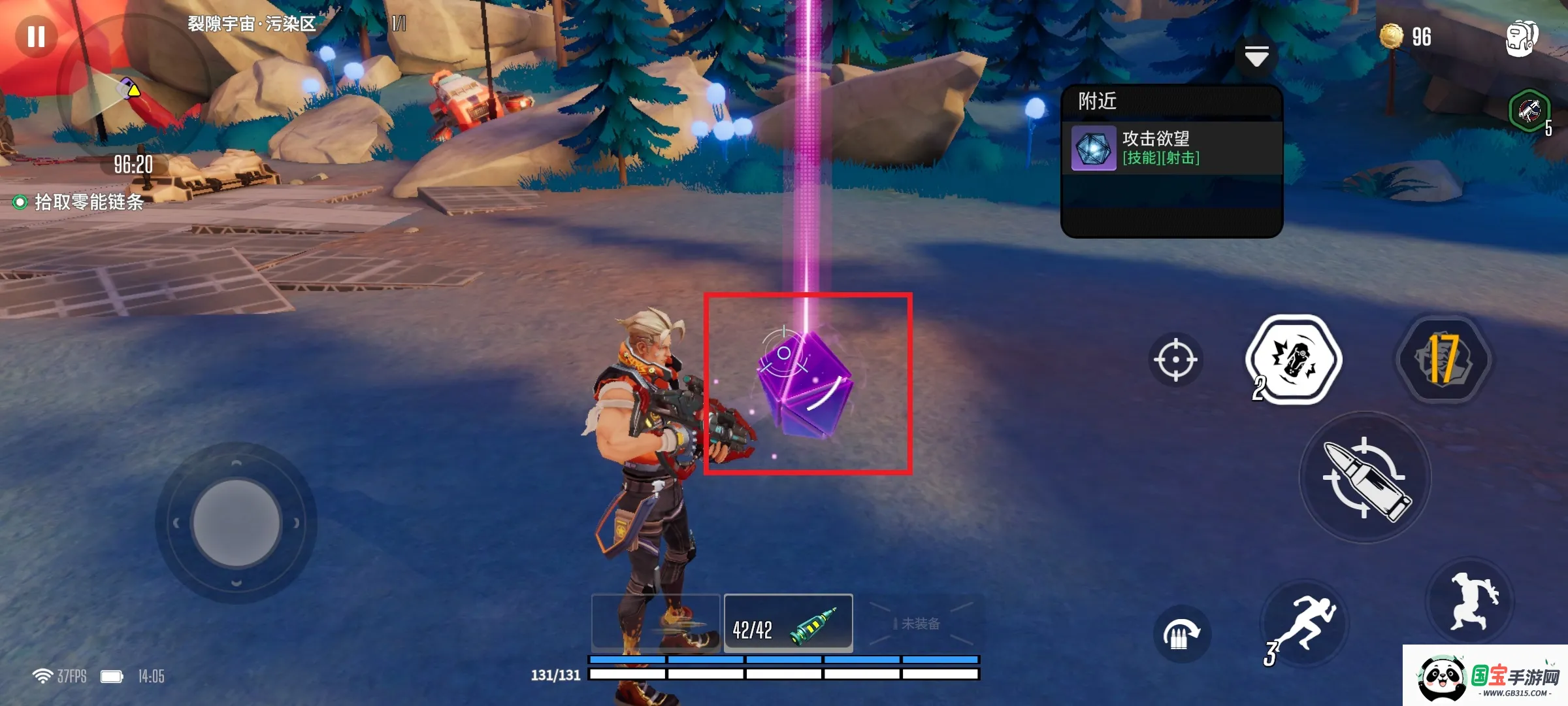
Task: Tap the crosshair aim button
Action: coord(1175,360)
